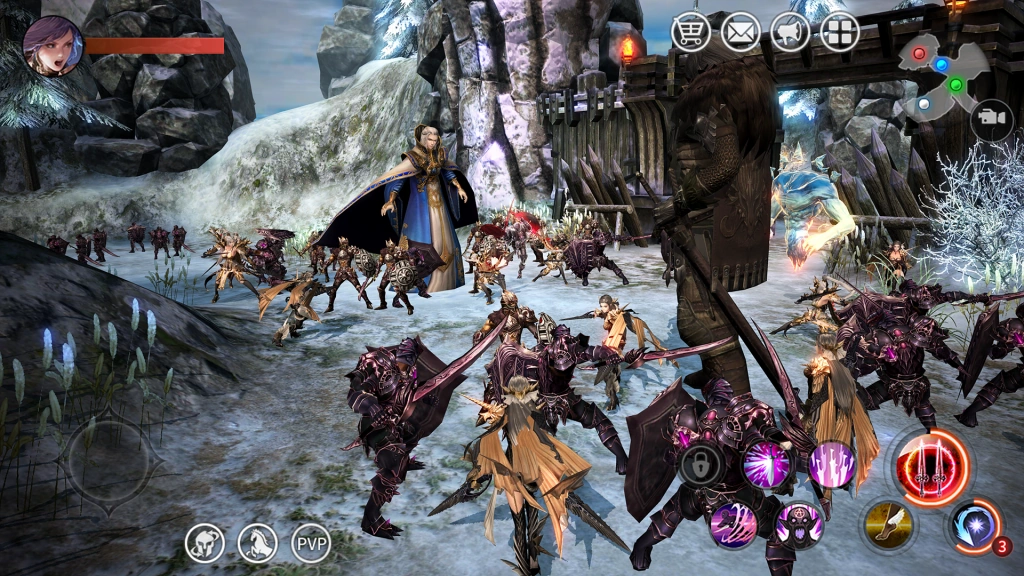The image size is (1024, 576).
Task: Cast the purple falling blades skill
Action: click(832, 464)
